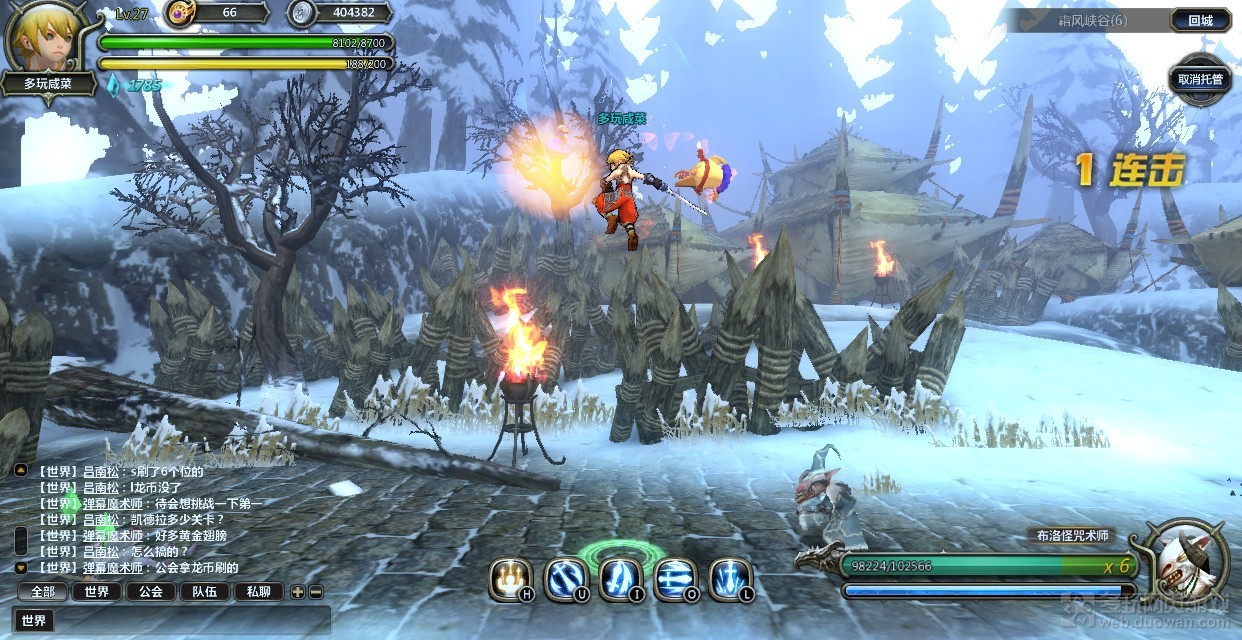
Task: Shrink the chat window with the minus button
Action: coord(315,591)
